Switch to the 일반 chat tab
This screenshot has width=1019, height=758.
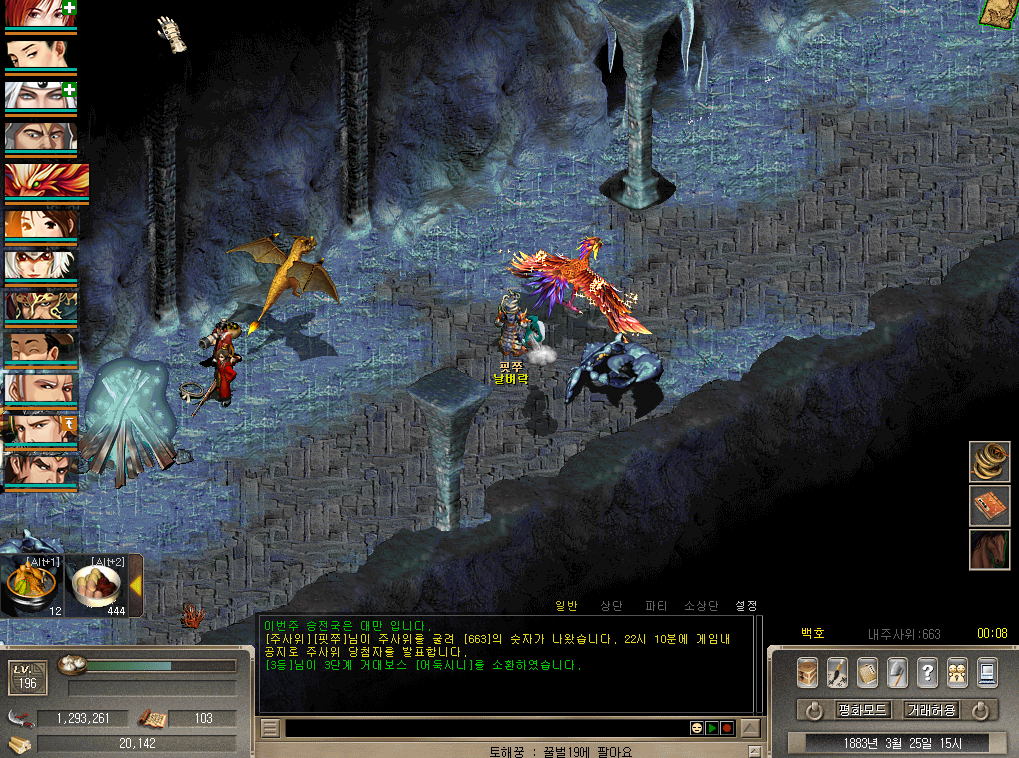coord(566,605)
